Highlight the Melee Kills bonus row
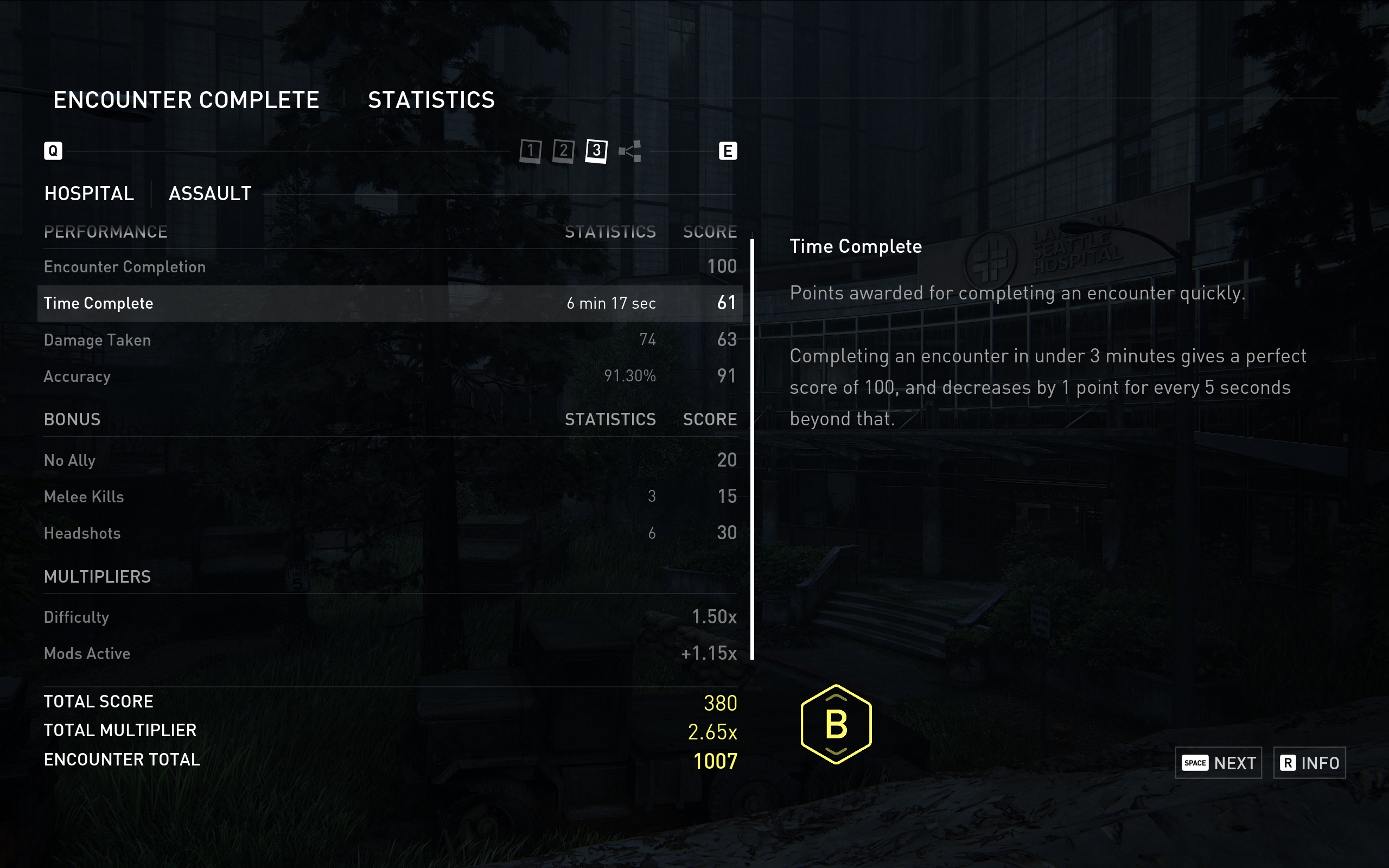The height and width of the screenshot is (868, 1389). tap(389, 496)
